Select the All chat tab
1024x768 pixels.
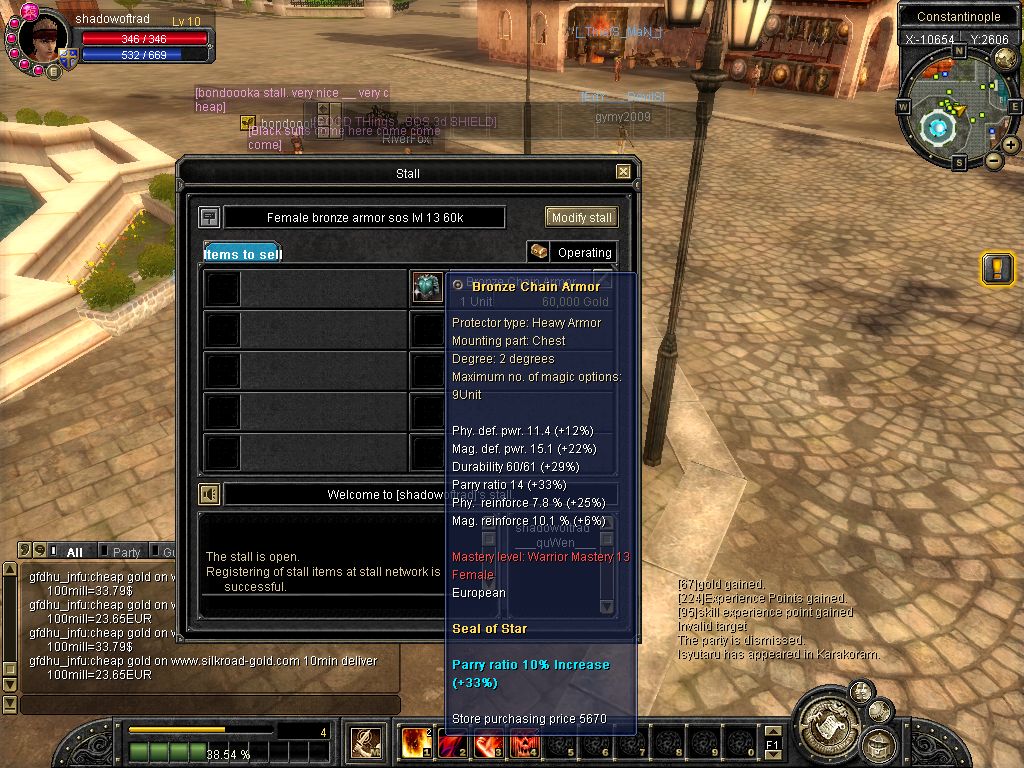(x=74, y=552)
